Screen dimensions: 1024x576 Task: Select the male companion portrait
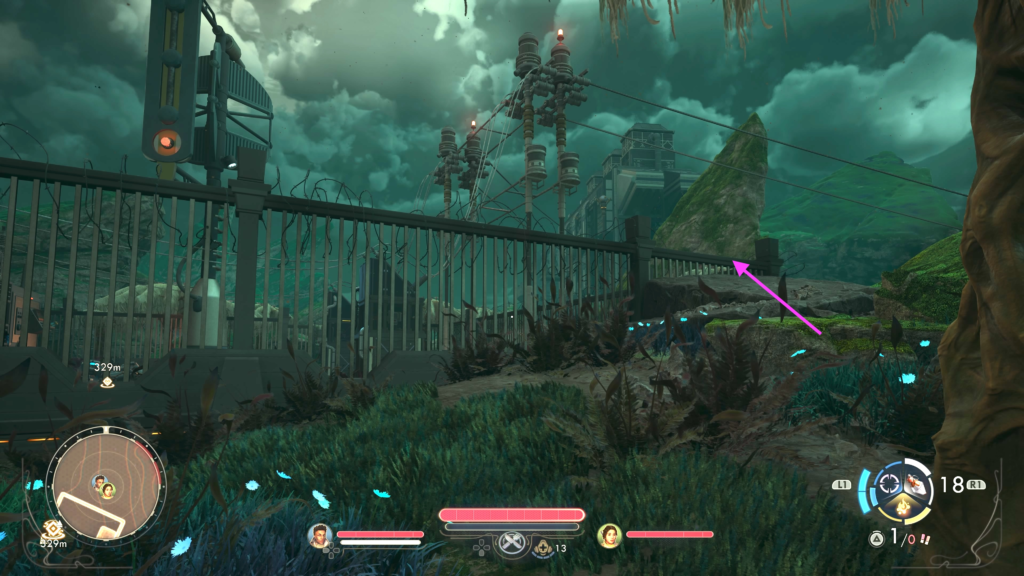[x=320, y=536]
